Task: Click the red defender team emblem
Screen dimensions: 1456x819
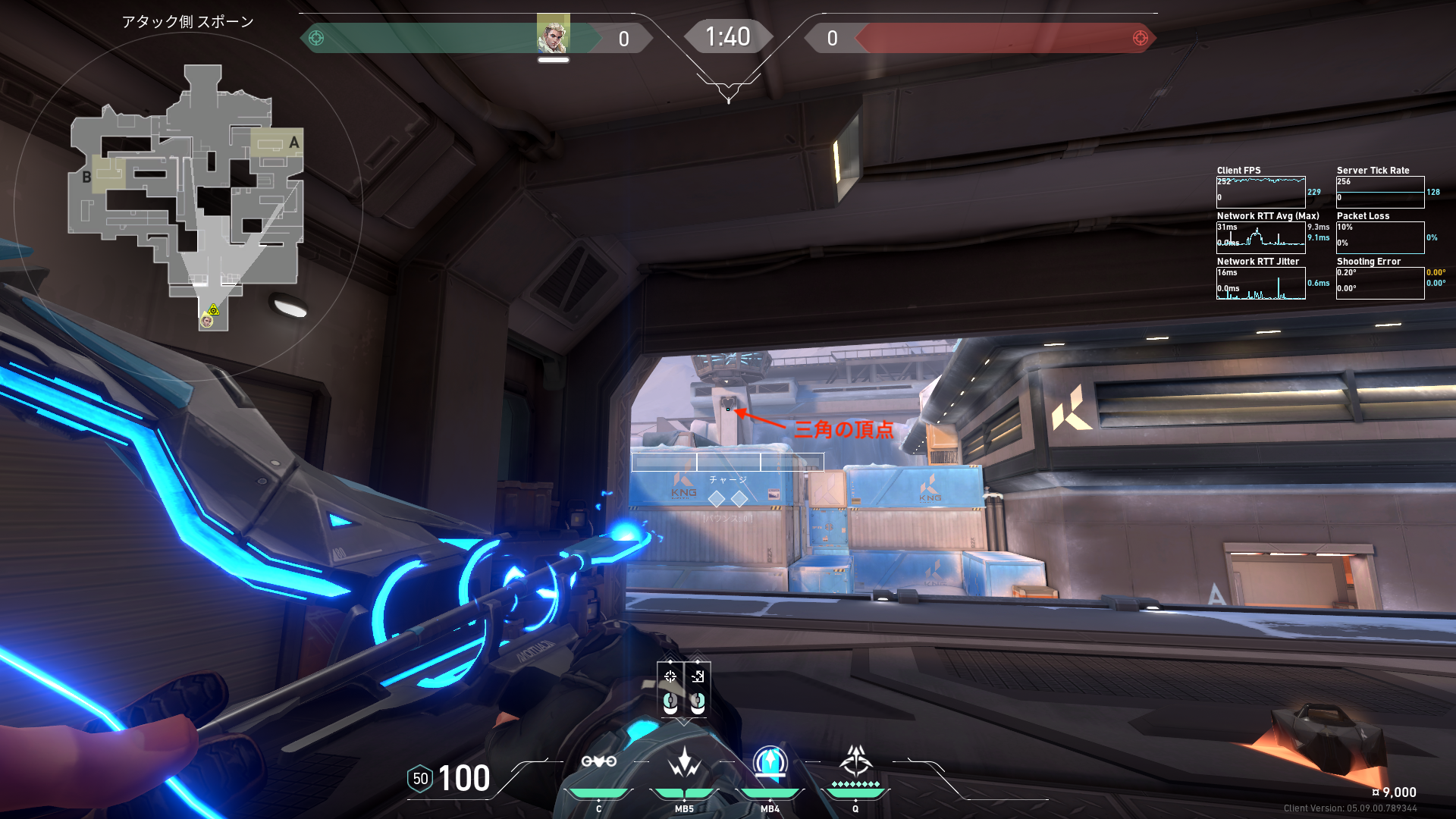Action: click(1140, 38)
